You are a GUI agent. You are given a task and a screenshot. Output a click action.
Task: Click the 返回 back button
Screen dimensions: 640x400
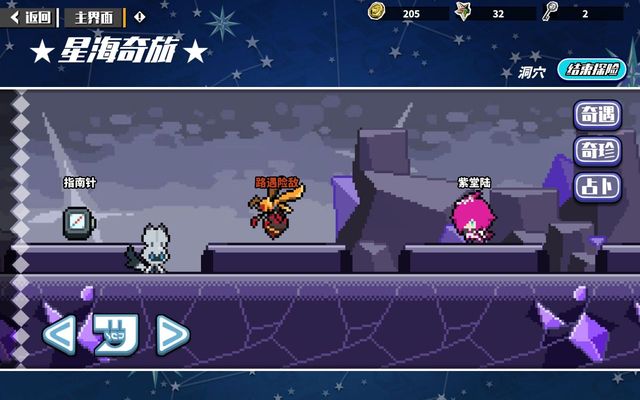point(30,16)
